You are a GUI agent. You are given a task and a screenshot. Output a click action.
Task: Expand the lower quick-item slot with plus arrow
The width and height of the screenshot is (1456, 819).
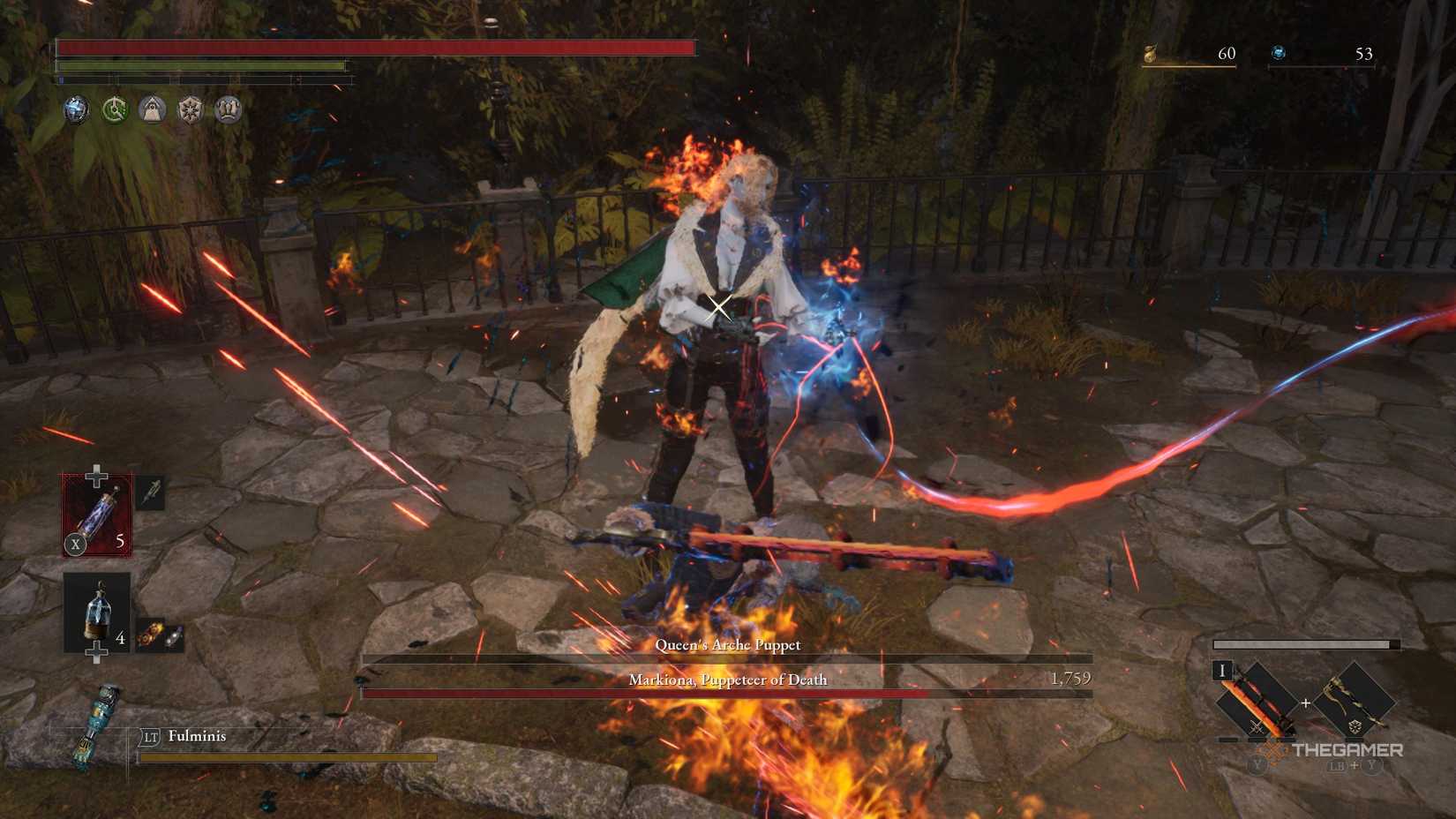(97, 650)
